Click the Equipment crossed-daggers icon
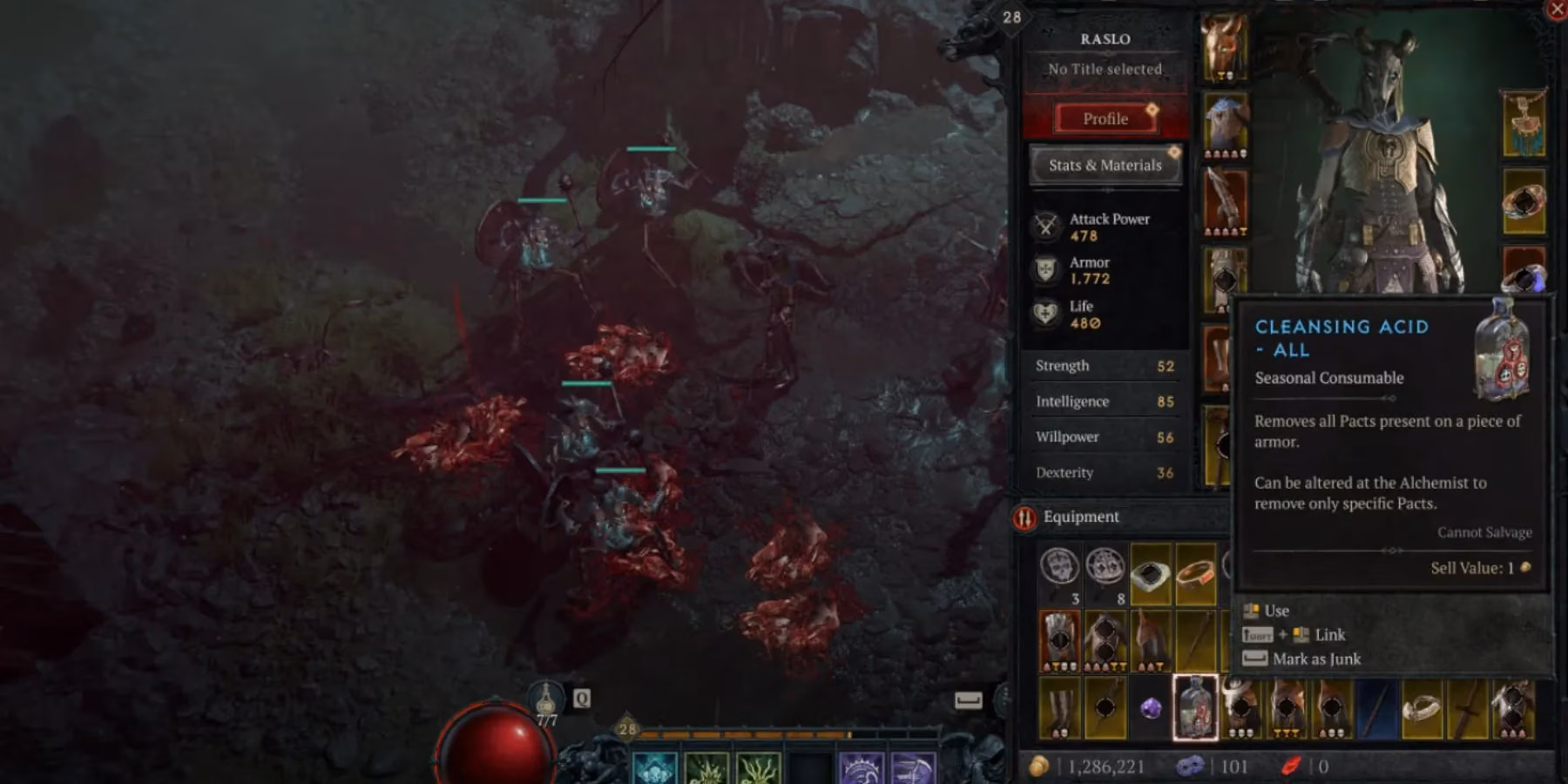Viewport: 1568px width, 784px height. pos(1024,516)
